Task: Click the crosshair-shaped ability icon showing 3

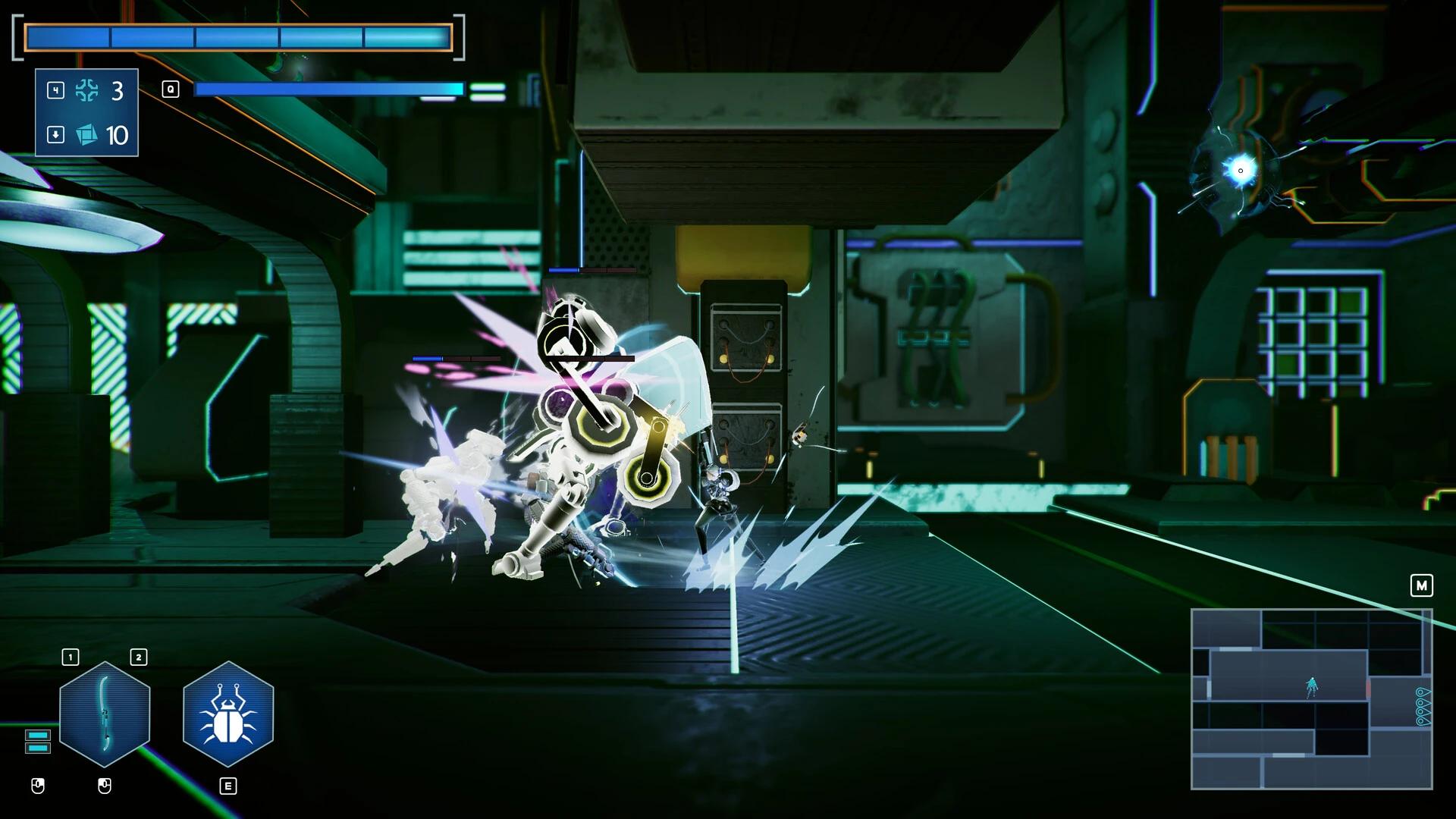Action: coord(89,93)
